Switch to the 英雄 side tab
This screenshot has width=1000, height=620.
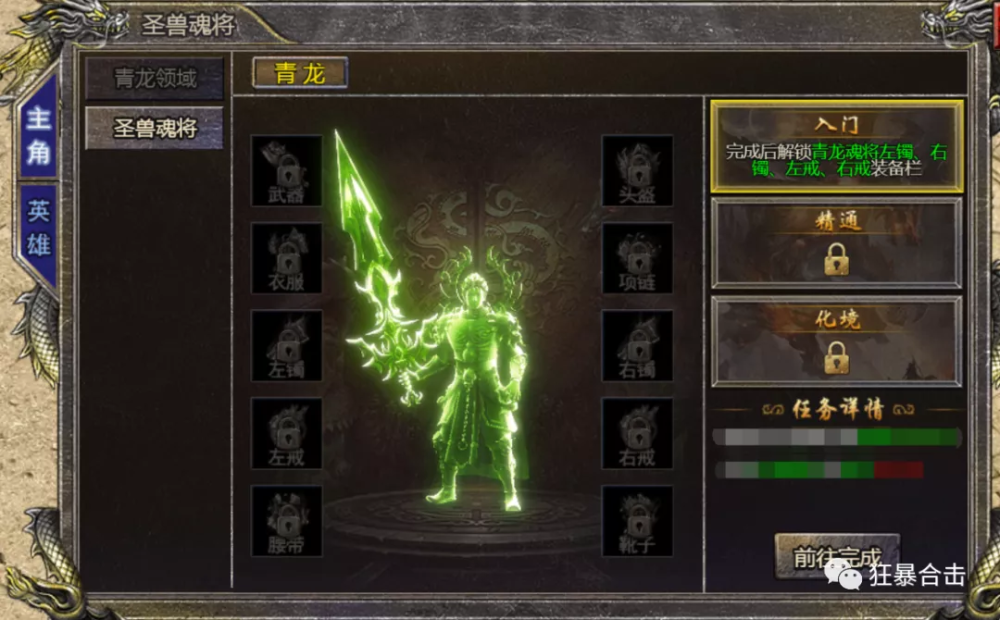38,228
